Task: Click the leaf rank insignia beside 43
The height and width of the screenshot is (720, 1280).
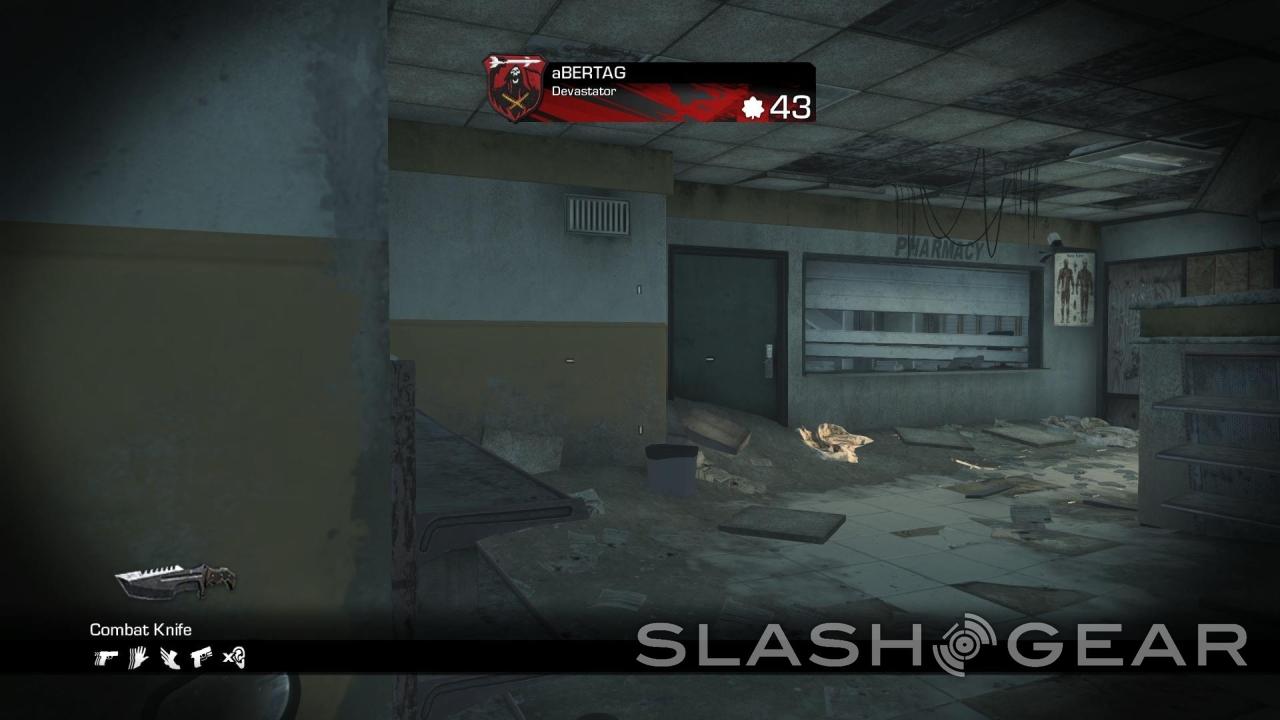Action: coord(755,105)
